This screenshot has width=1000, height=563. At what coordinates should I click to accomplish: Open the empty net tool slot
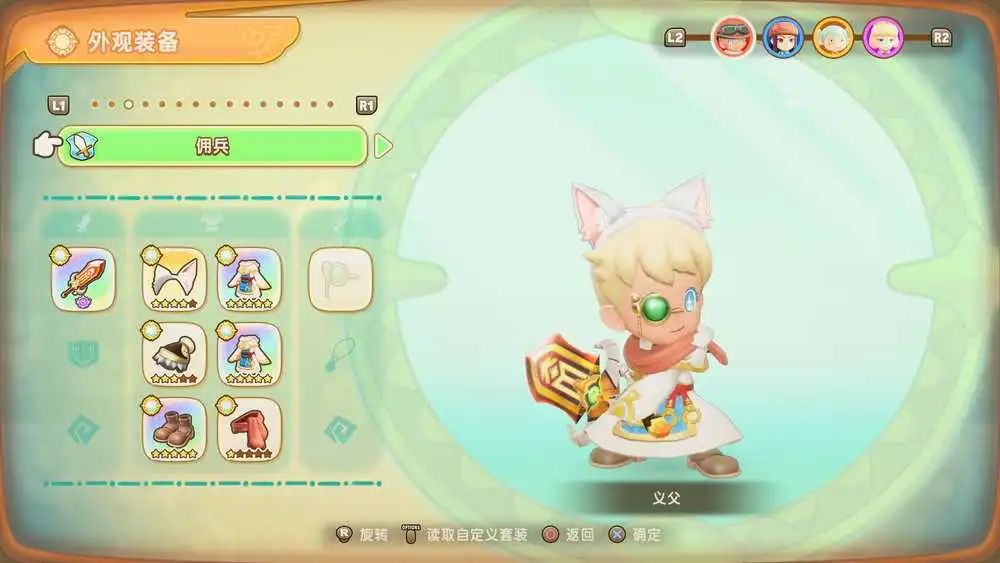[x=340, y=279]
